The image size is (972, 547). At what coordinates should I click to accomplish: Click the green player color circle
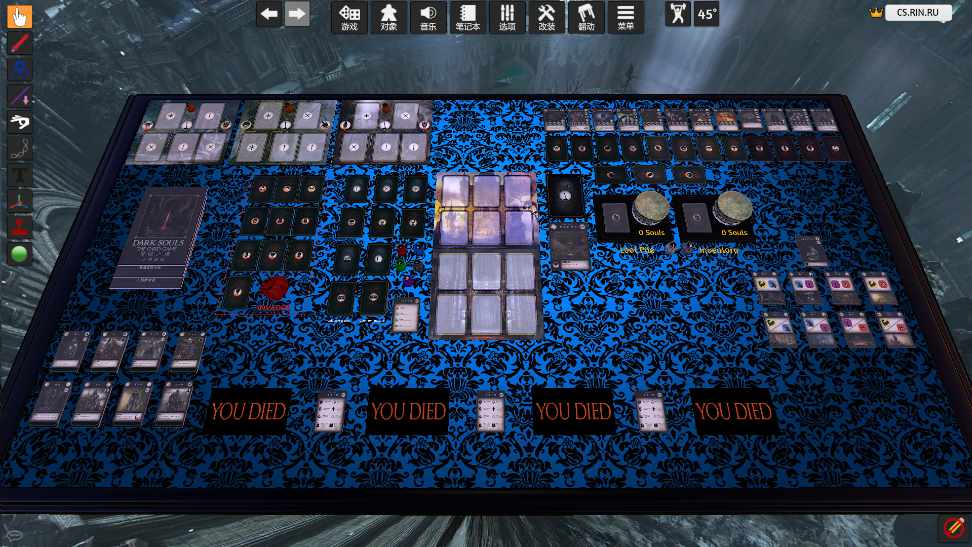tap(19, 254)
